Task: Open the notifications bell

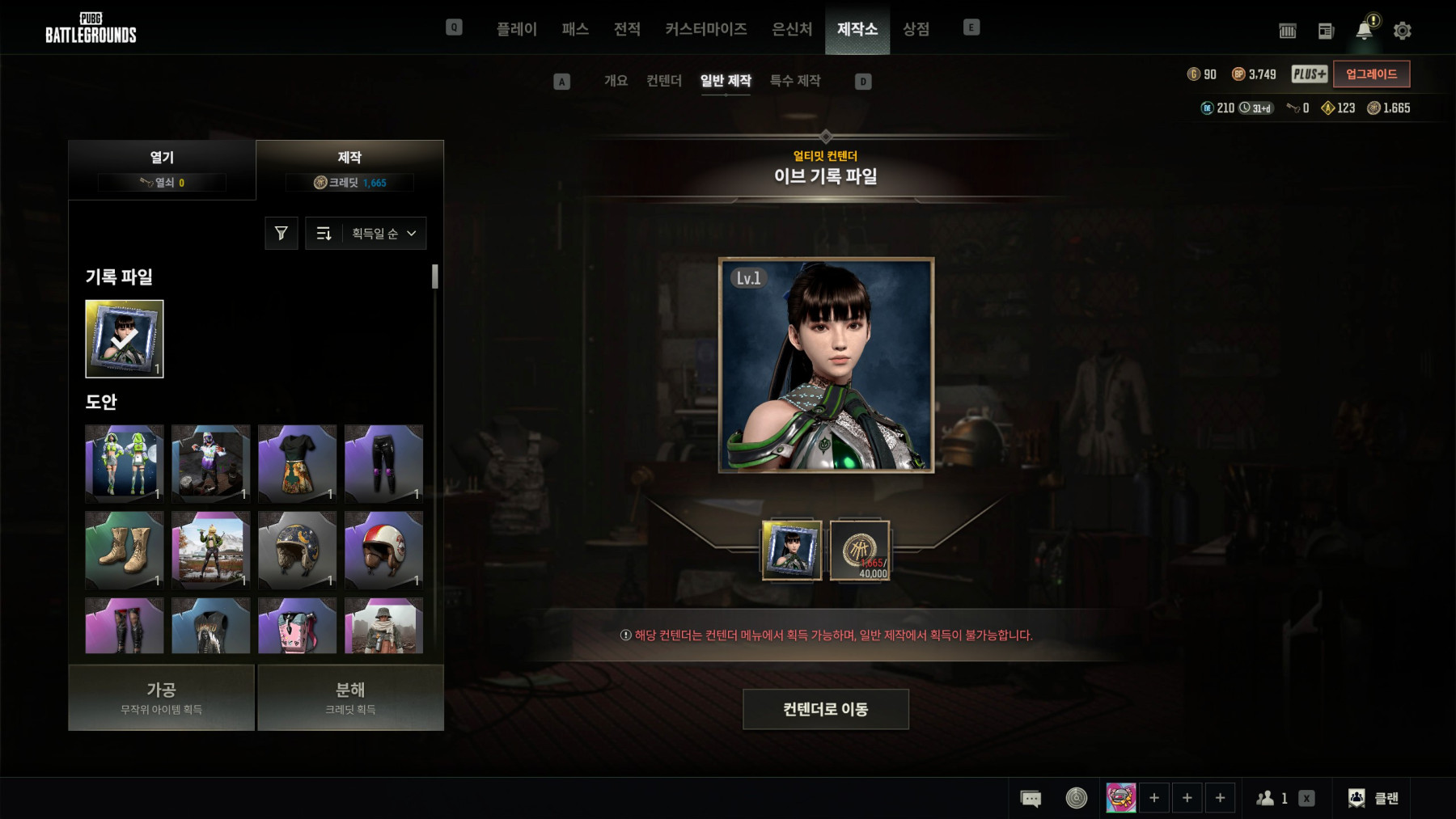Action: point(1364,31)
